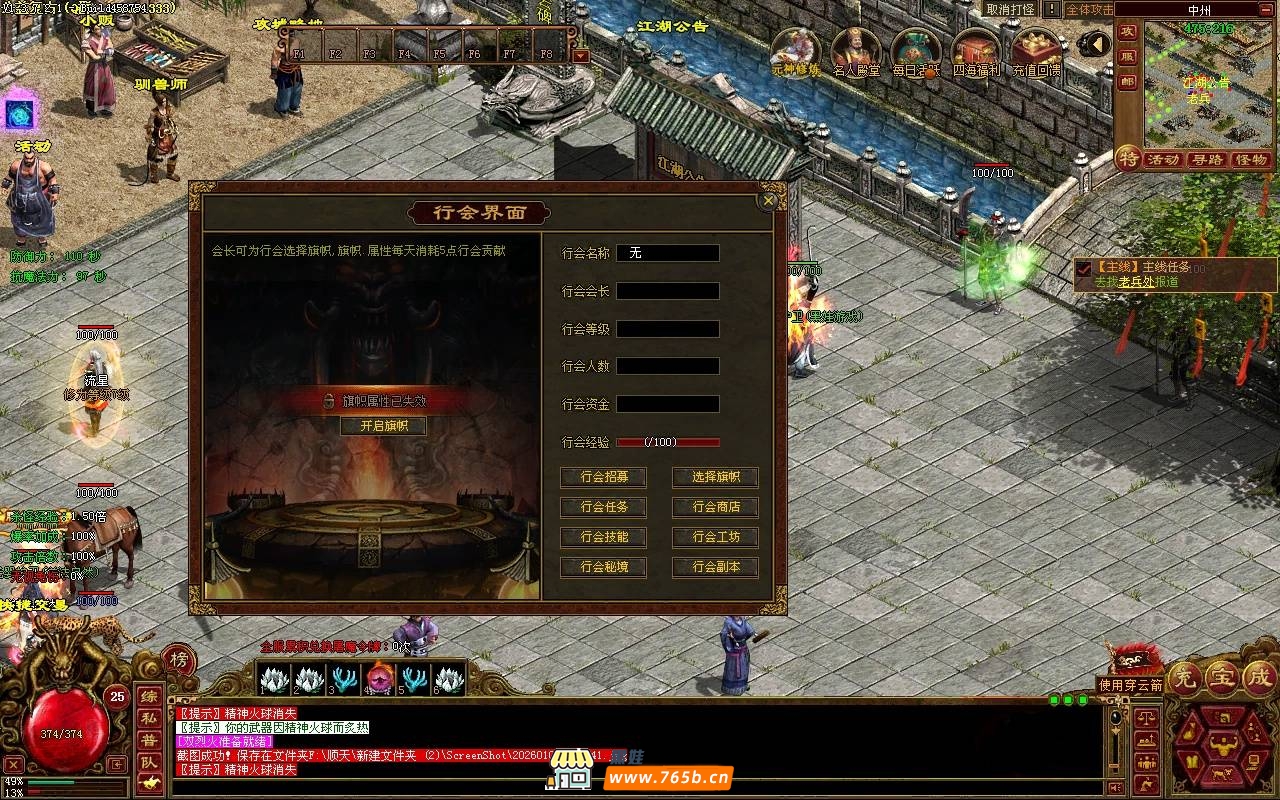
Task: Open the 元神修炼 icon
Action: tap(796, 50)
